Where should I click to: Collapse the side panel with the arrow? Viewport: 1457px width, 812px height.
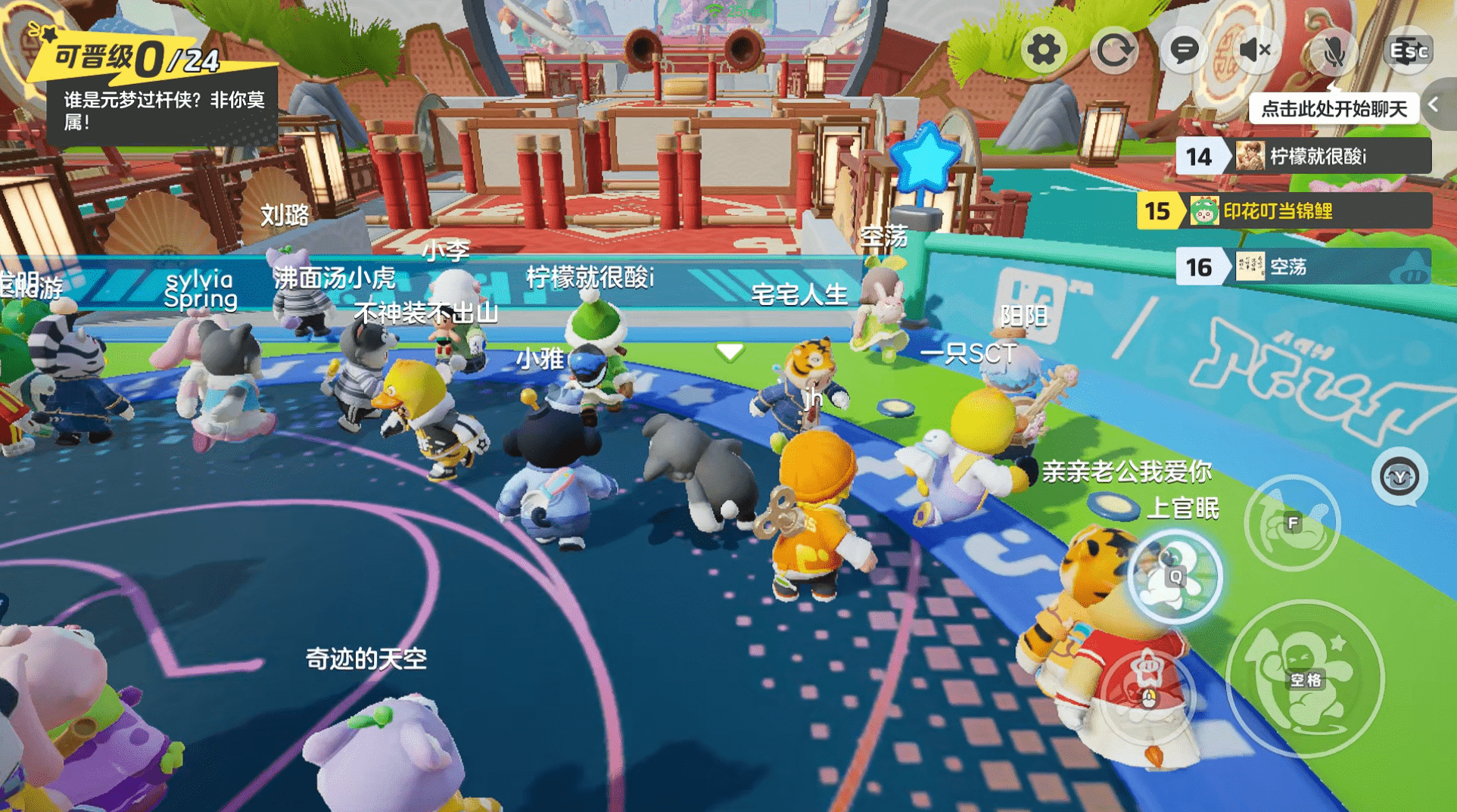click(x=1435, y=105)
